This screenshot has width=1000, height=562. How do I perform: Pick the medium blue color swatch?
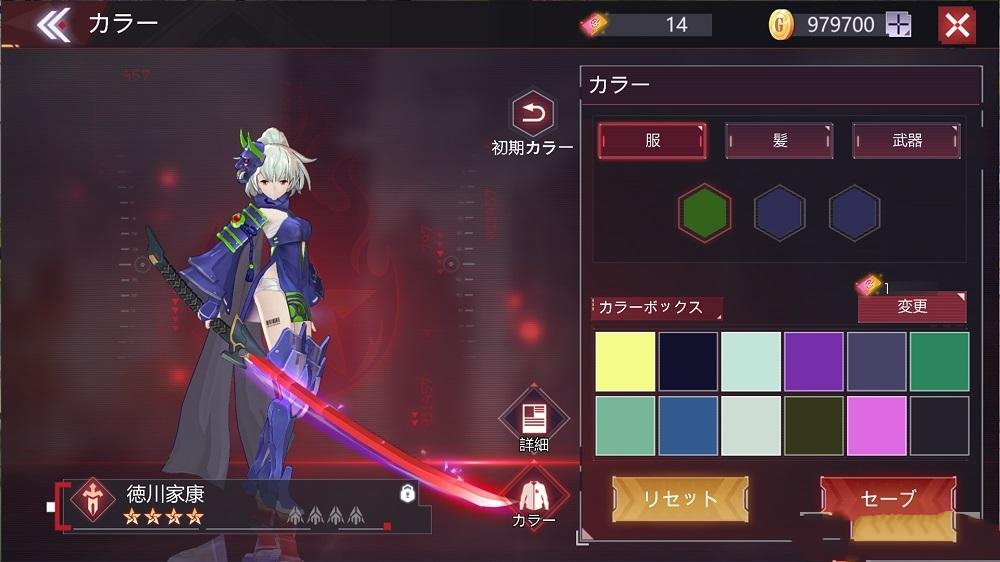tap(688, 426)
